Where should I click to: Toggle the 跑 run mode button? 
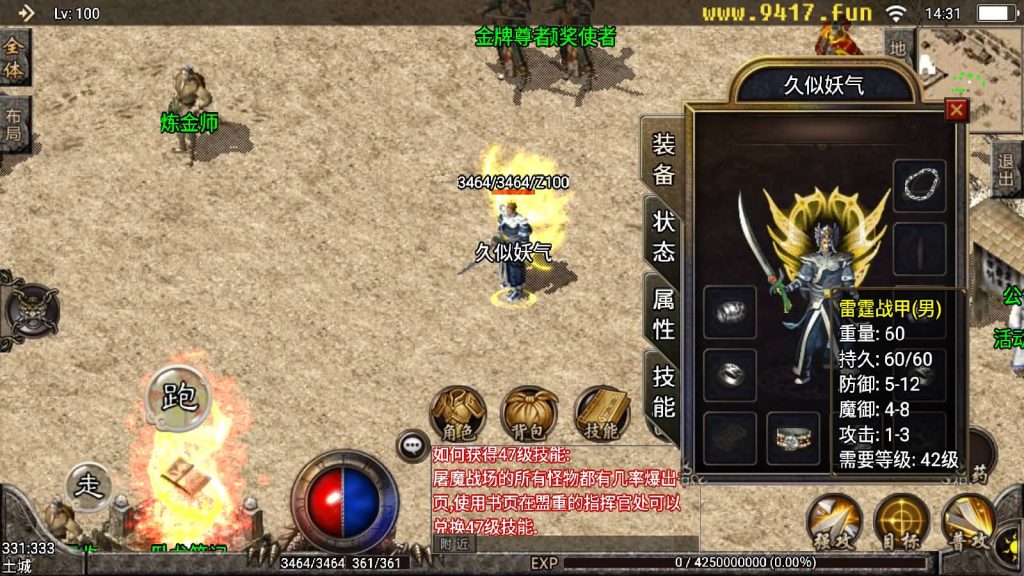pos(179,395)
